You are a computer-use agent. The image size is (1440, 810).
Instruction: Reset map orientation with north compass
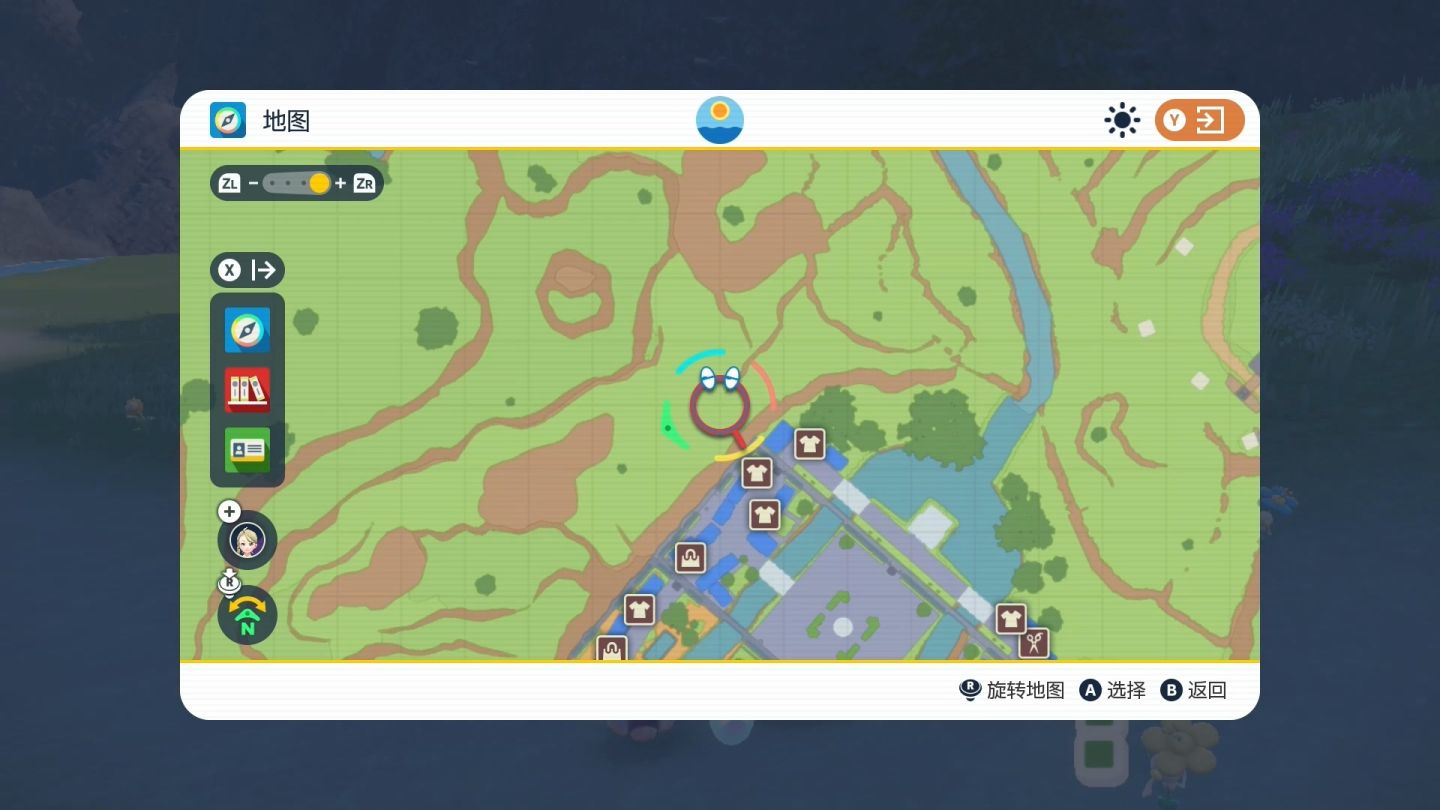click(247, 615)
